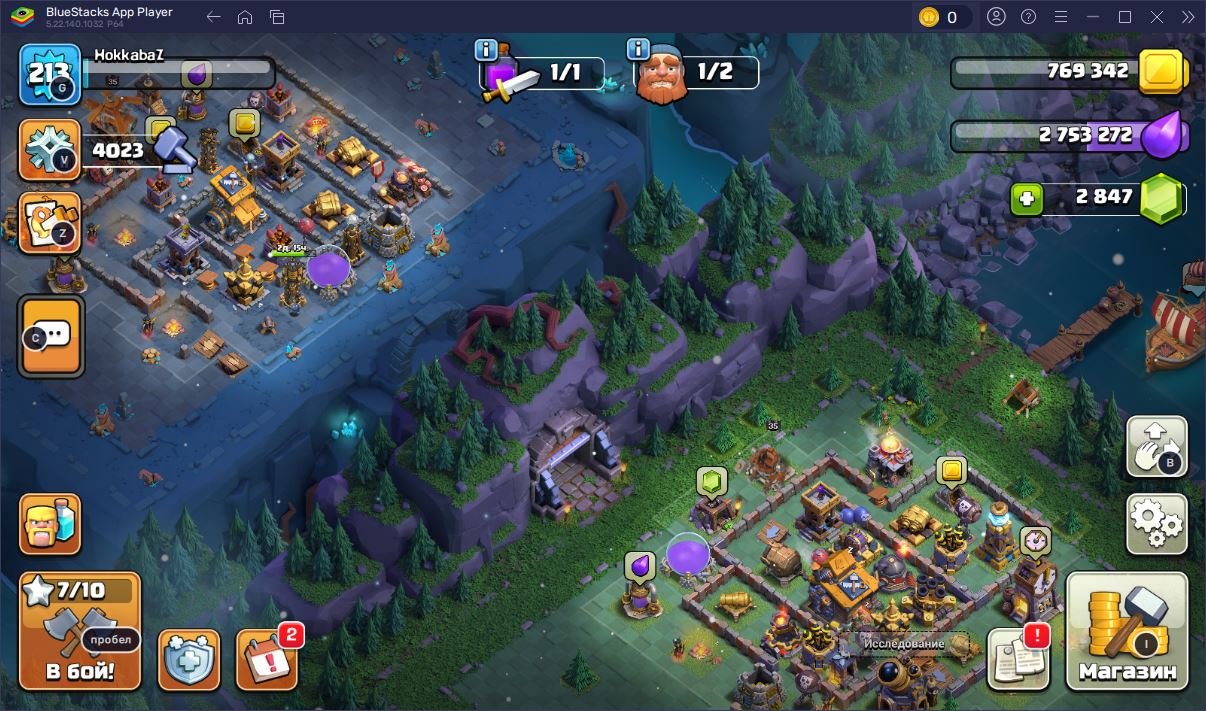Collect the gem bubble above the building

tap(711, 483)
